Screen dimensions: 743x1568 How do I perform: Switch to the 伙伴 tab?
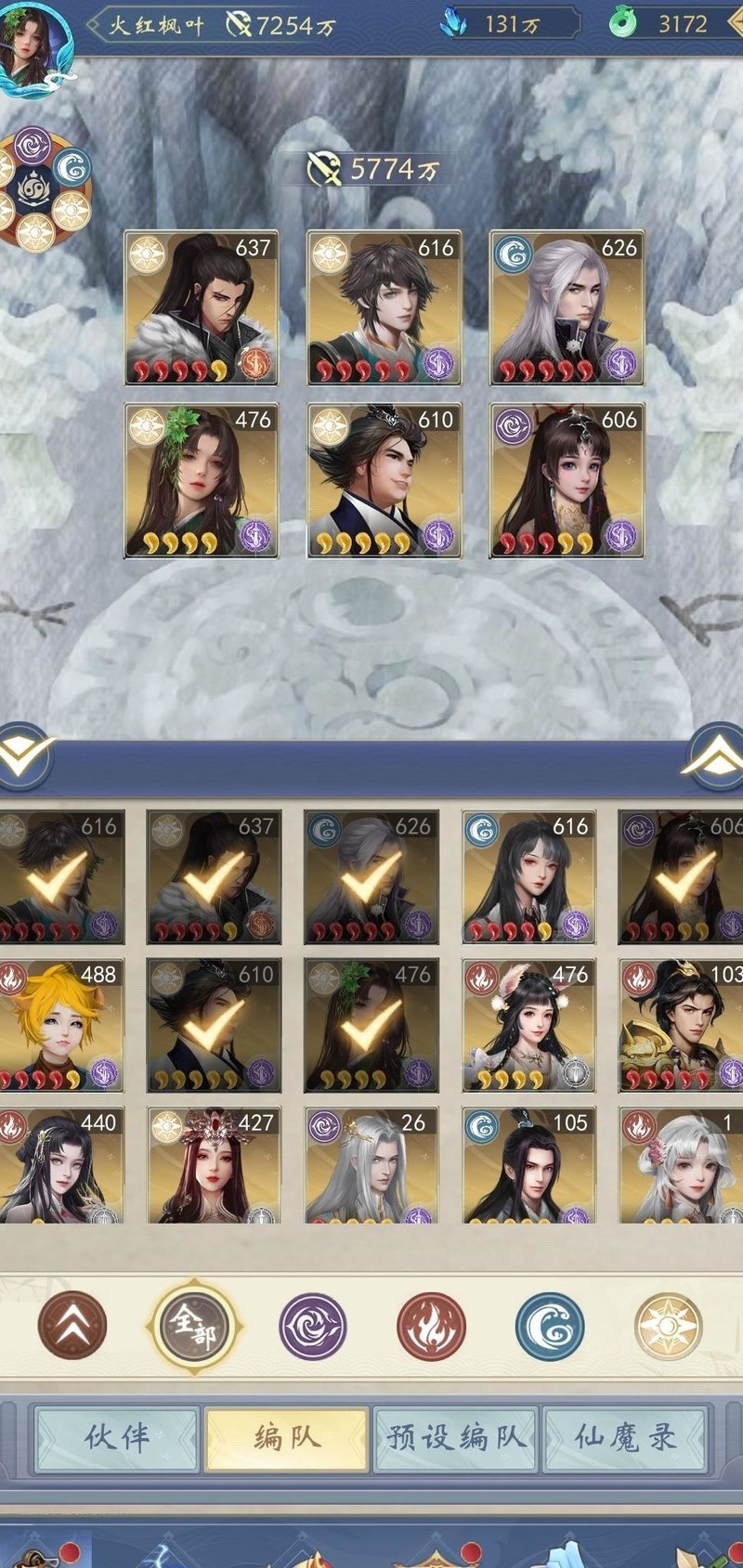tap(117, 1438)
